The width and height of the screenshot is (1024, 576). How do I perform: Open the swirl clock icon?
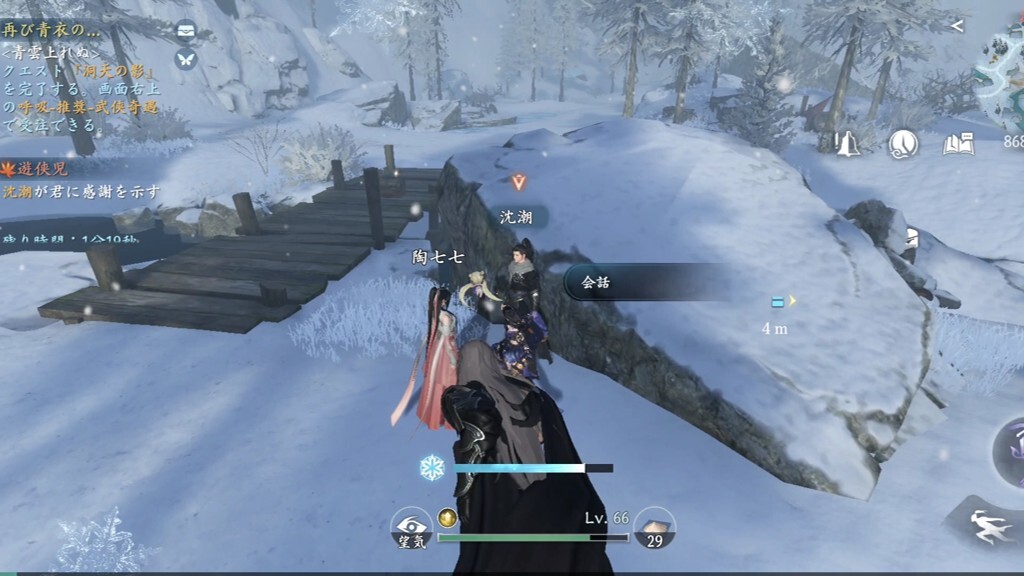click(904, 145)
